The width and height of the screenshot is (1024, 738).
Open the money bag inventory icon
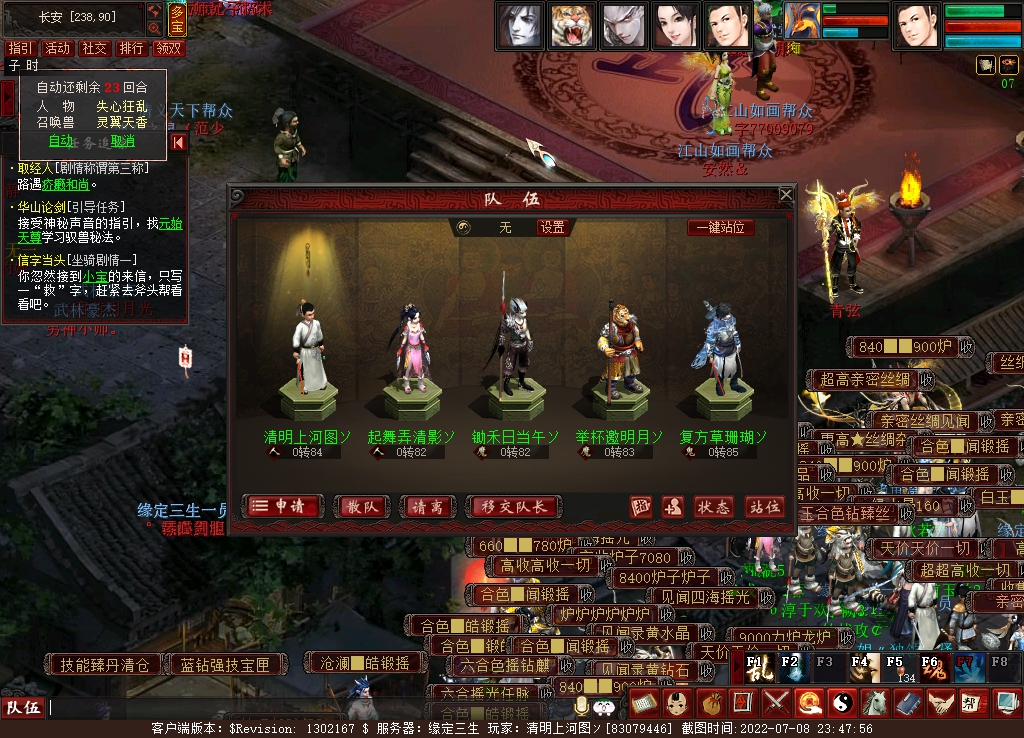(x=709, y=702)
